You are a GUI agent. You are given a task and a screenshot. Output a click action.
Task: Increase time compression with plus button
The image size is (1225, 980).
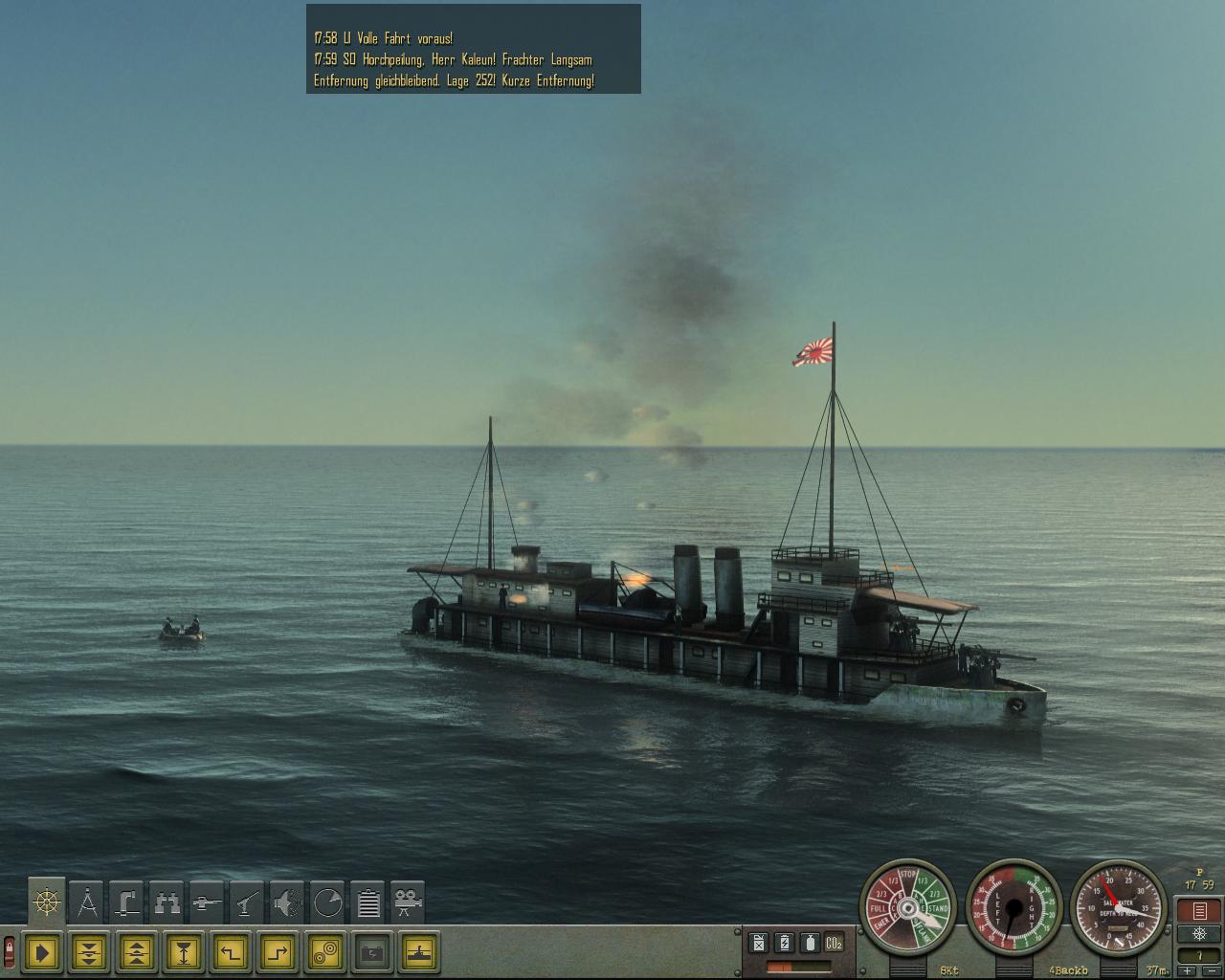coord(1188,971)
